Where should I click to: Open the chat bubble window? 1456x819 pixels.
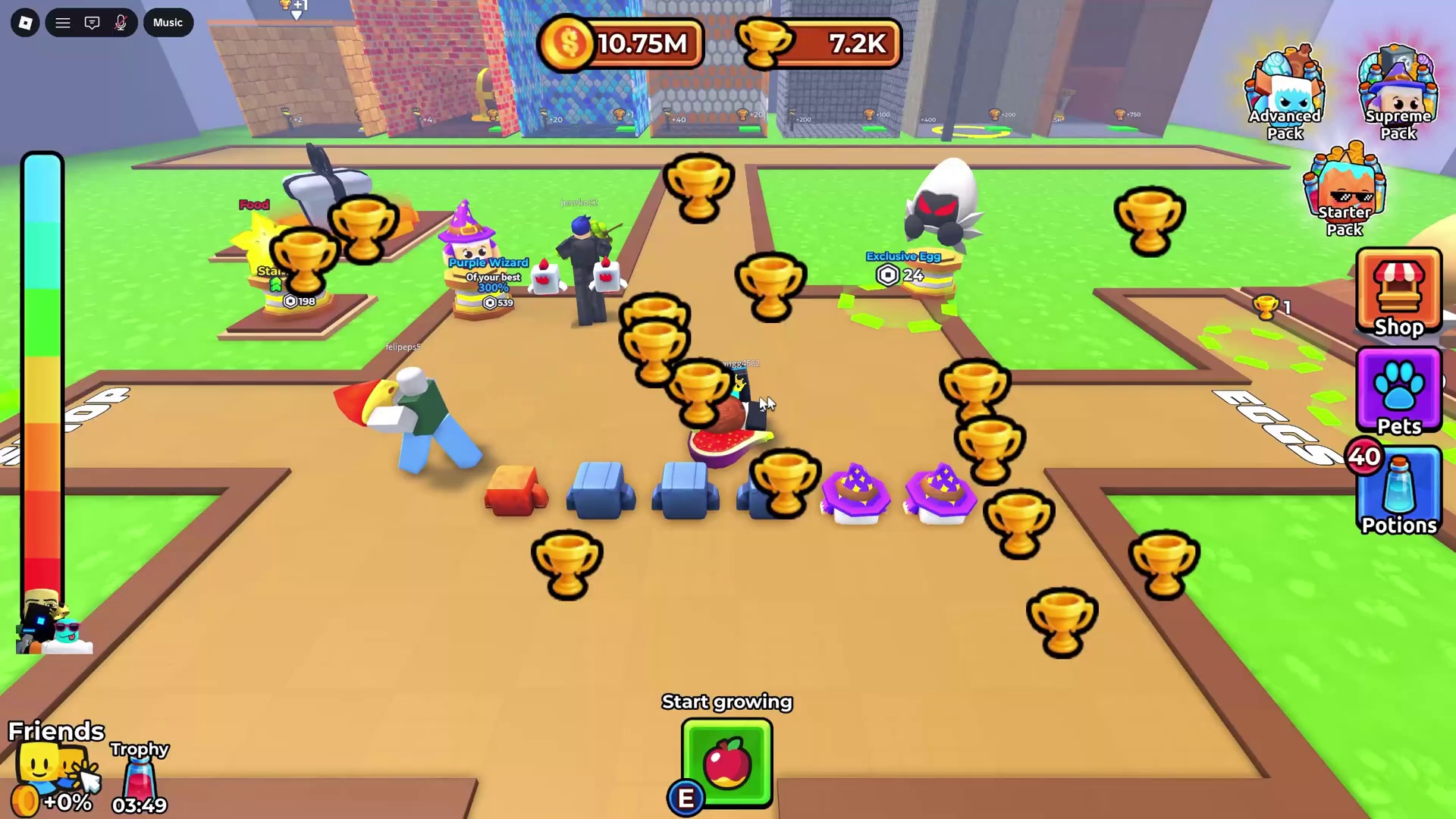click(x=92, y=23)
